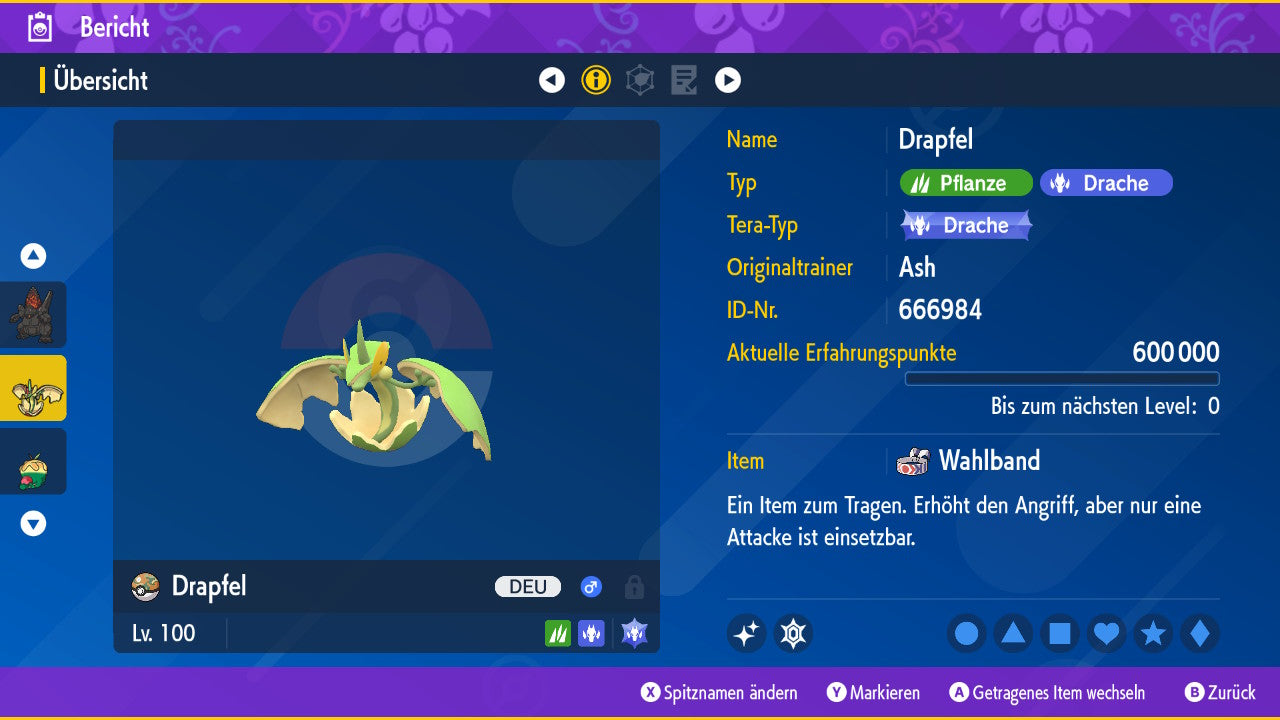Click the right arrow to next summary page
The image size is (1280, 720).
(728, 80)
